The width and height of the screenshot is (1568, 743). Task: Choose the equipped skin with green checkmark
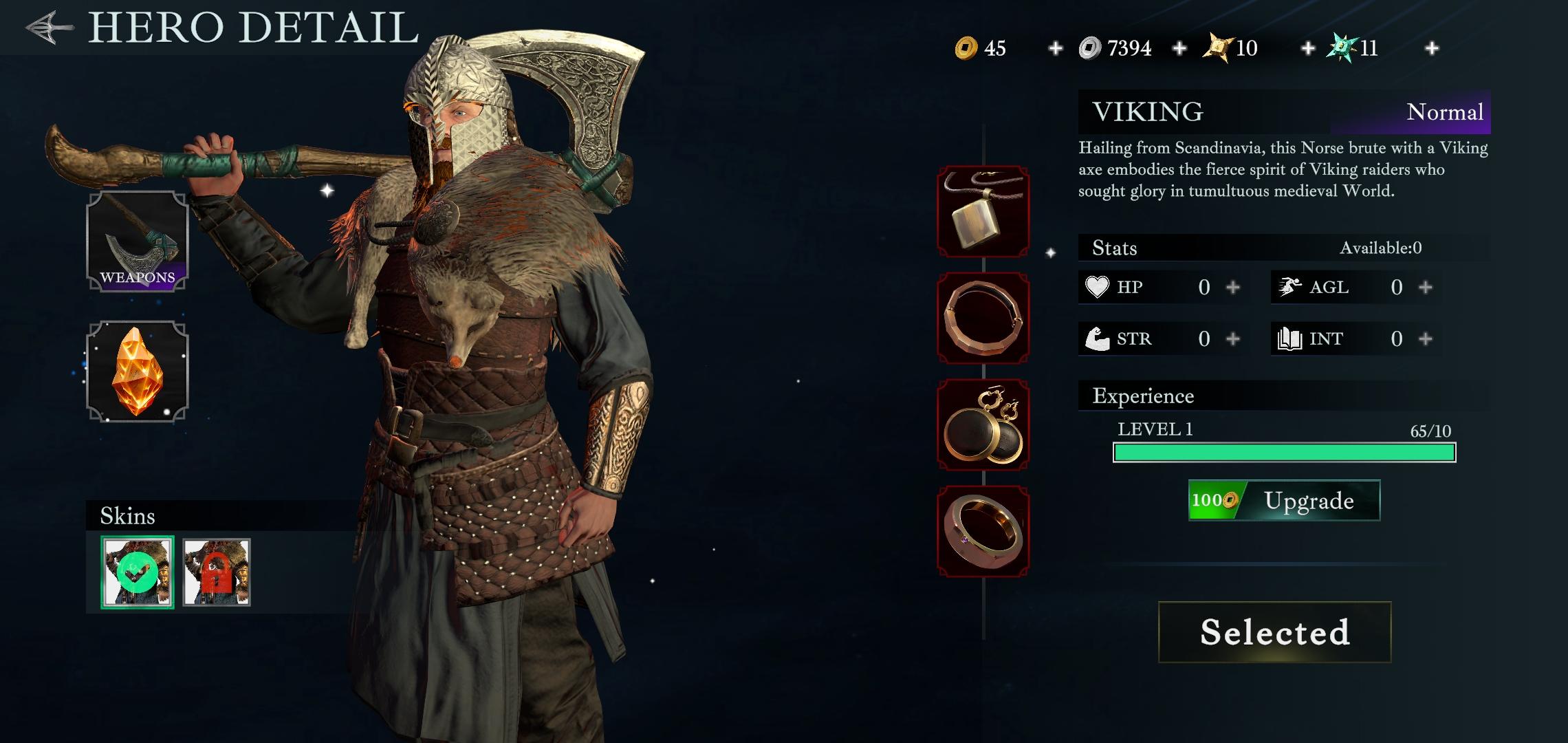[x=138, y=572]
